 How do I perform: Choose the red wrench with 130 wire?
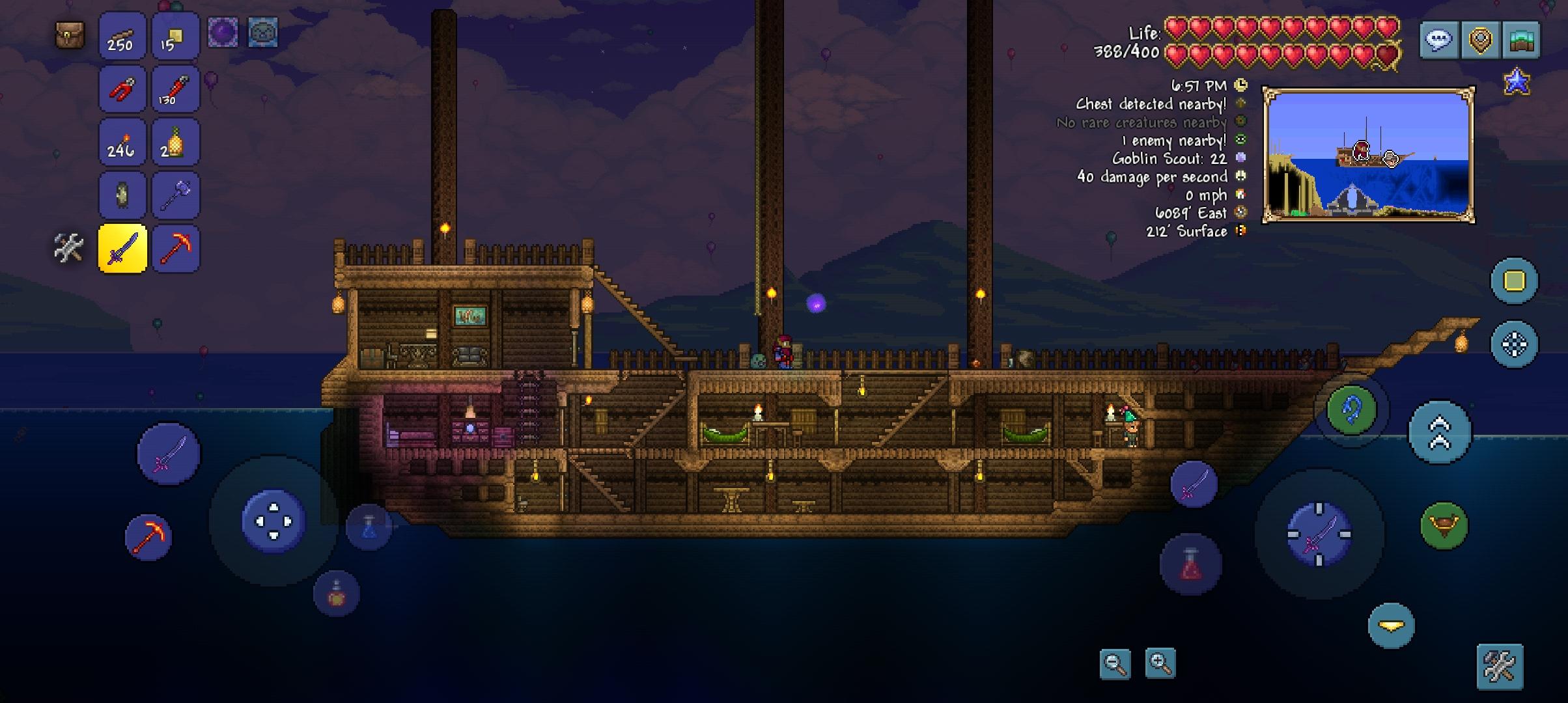[175, 89]
